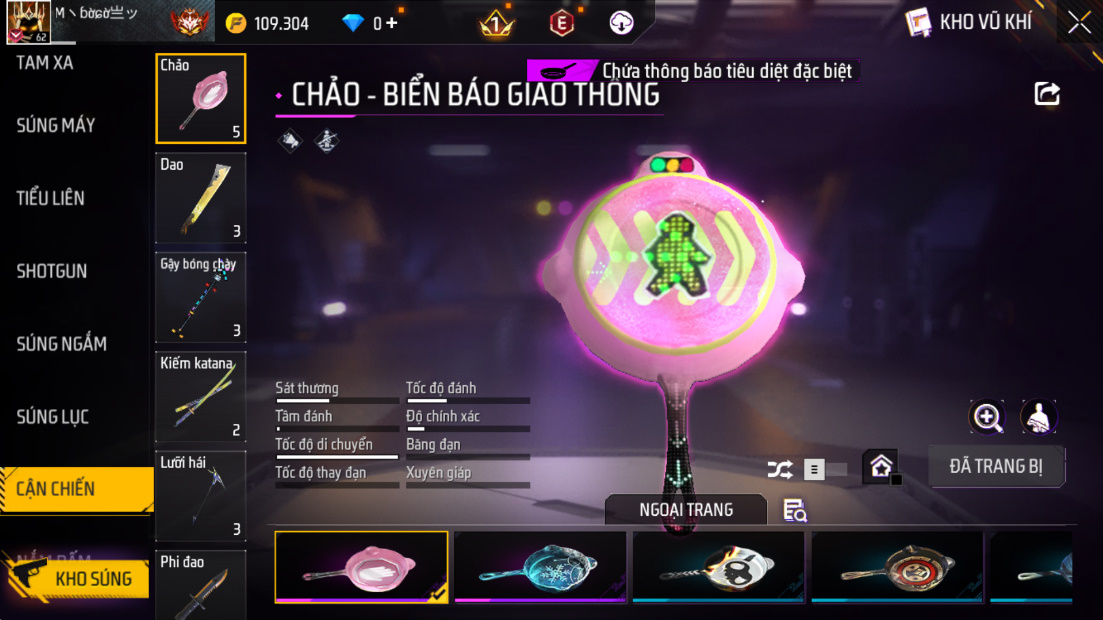Screen dimensions: 1103x620
Task: Open the KHO SÚNG button
Action: 78,578
